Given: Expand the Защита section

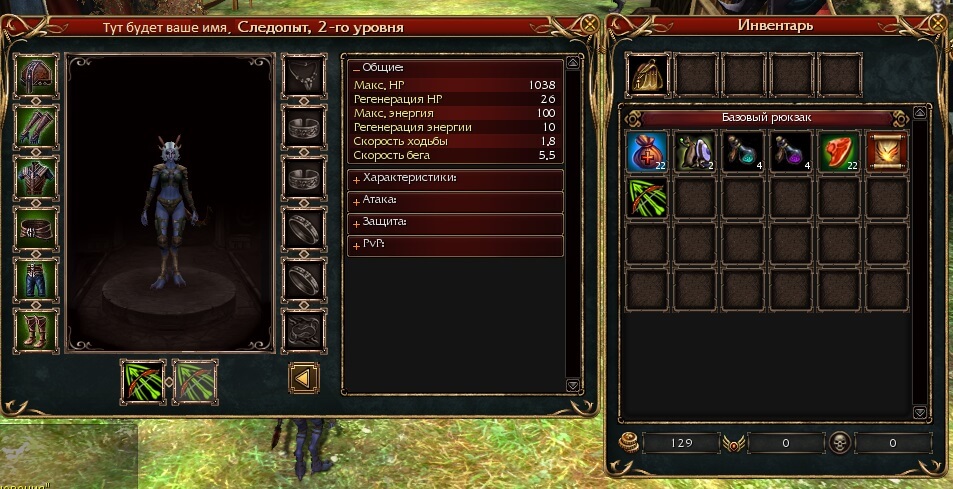Looking at the screenshot, I should click(x=356, y=222).
